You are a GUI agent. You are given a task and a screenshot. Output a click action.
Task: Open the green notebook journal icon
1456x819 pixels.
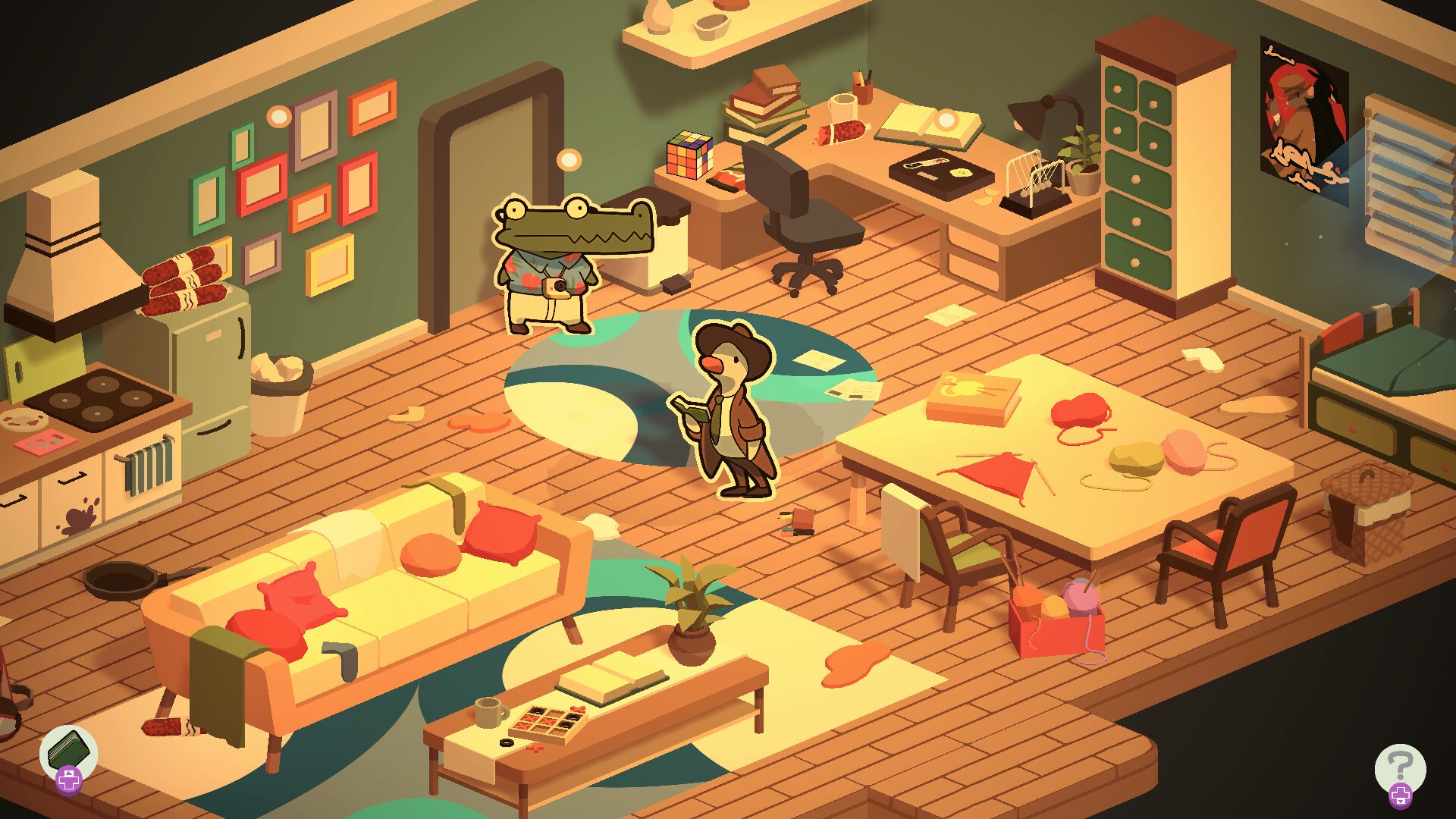(x=69, y=751)
